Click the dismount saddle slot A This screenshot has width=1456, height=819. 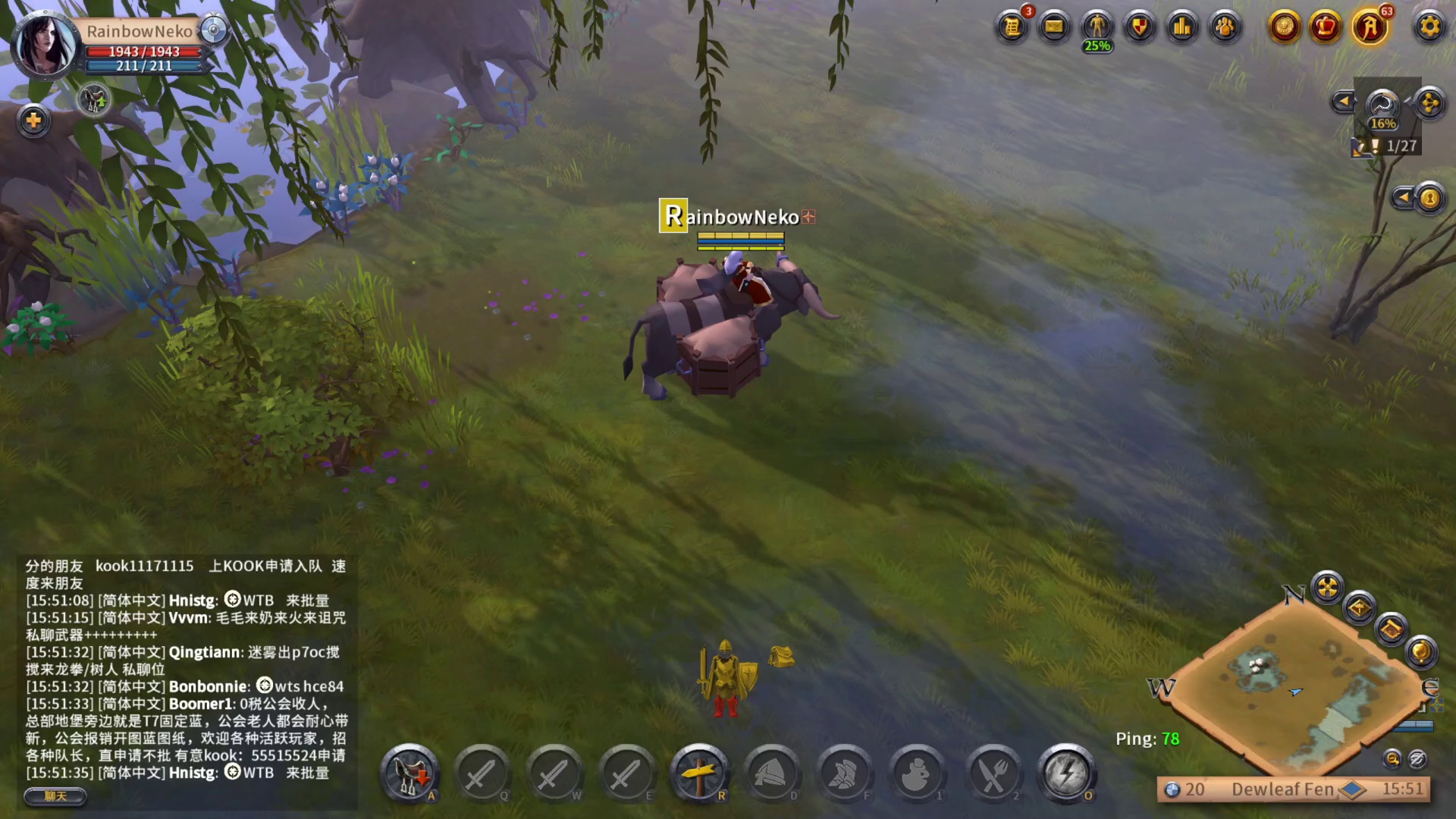coord(409,772)
